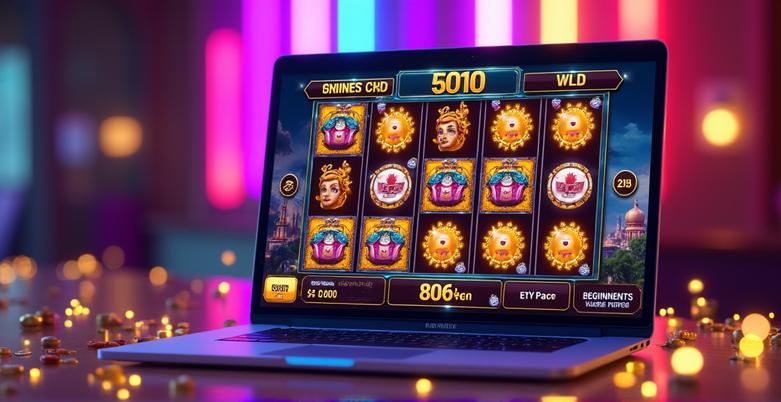The height and width of the screenshot is (402, 781).
Task: Select the $ 0000 bet field
Action: [341, 291]
